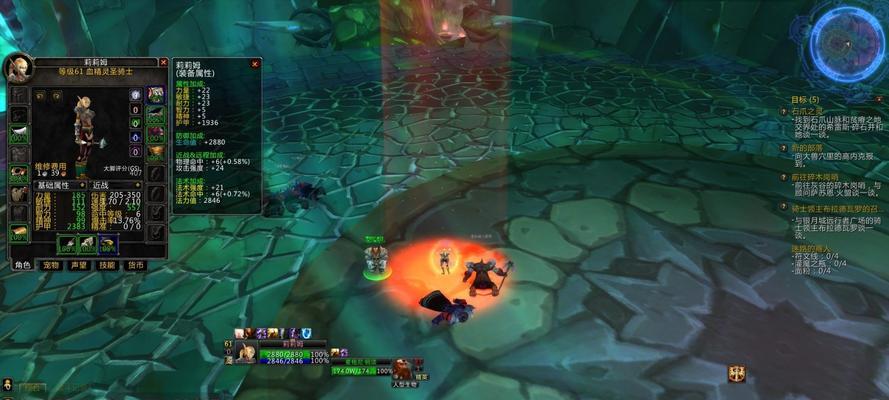Click the character portrait on the character panel
The width and height of the screenshot is (889, 400).
(18, 67)
